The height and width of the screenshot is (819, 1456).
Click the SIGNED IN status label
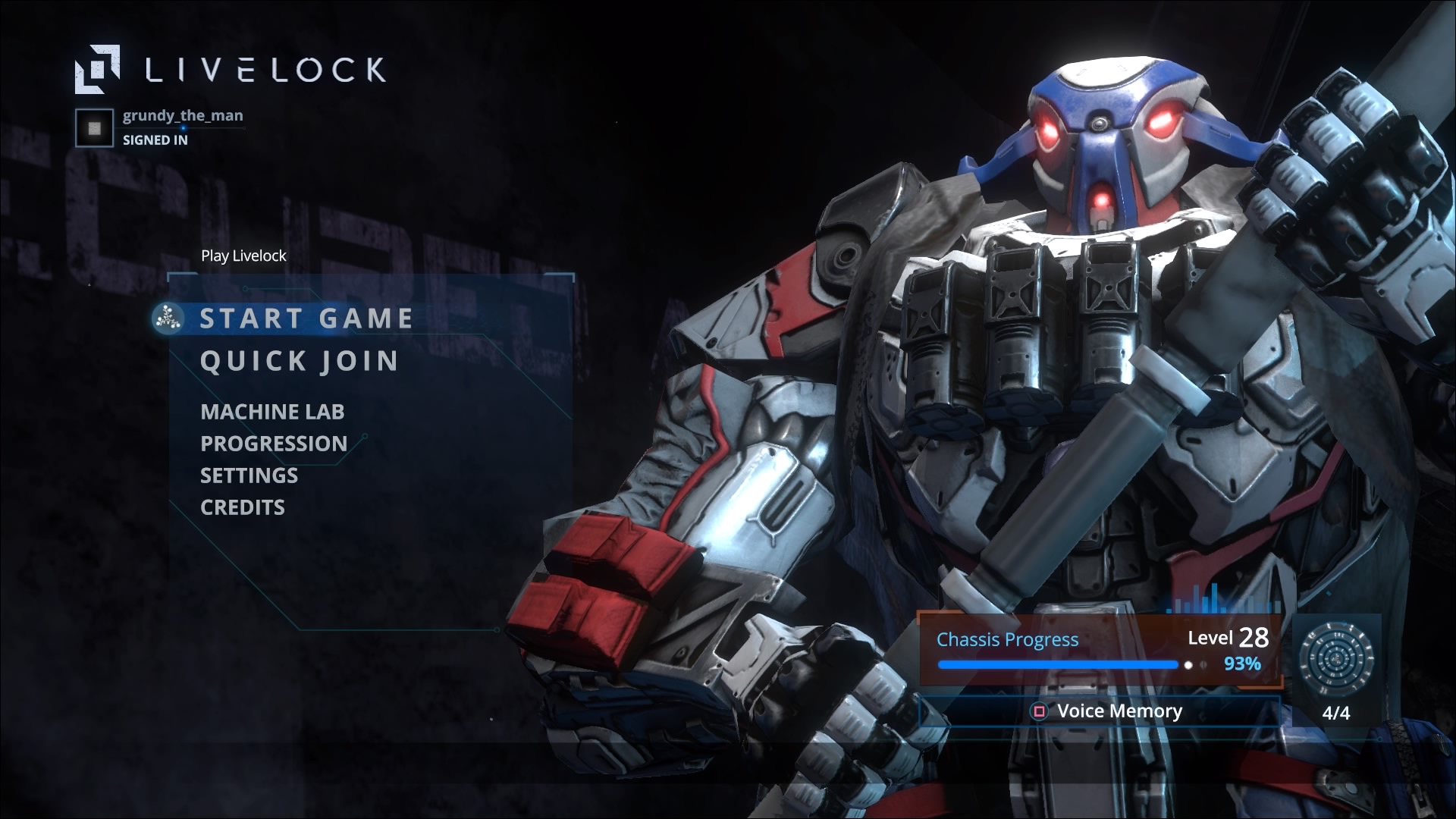click(x=155, y=139)
